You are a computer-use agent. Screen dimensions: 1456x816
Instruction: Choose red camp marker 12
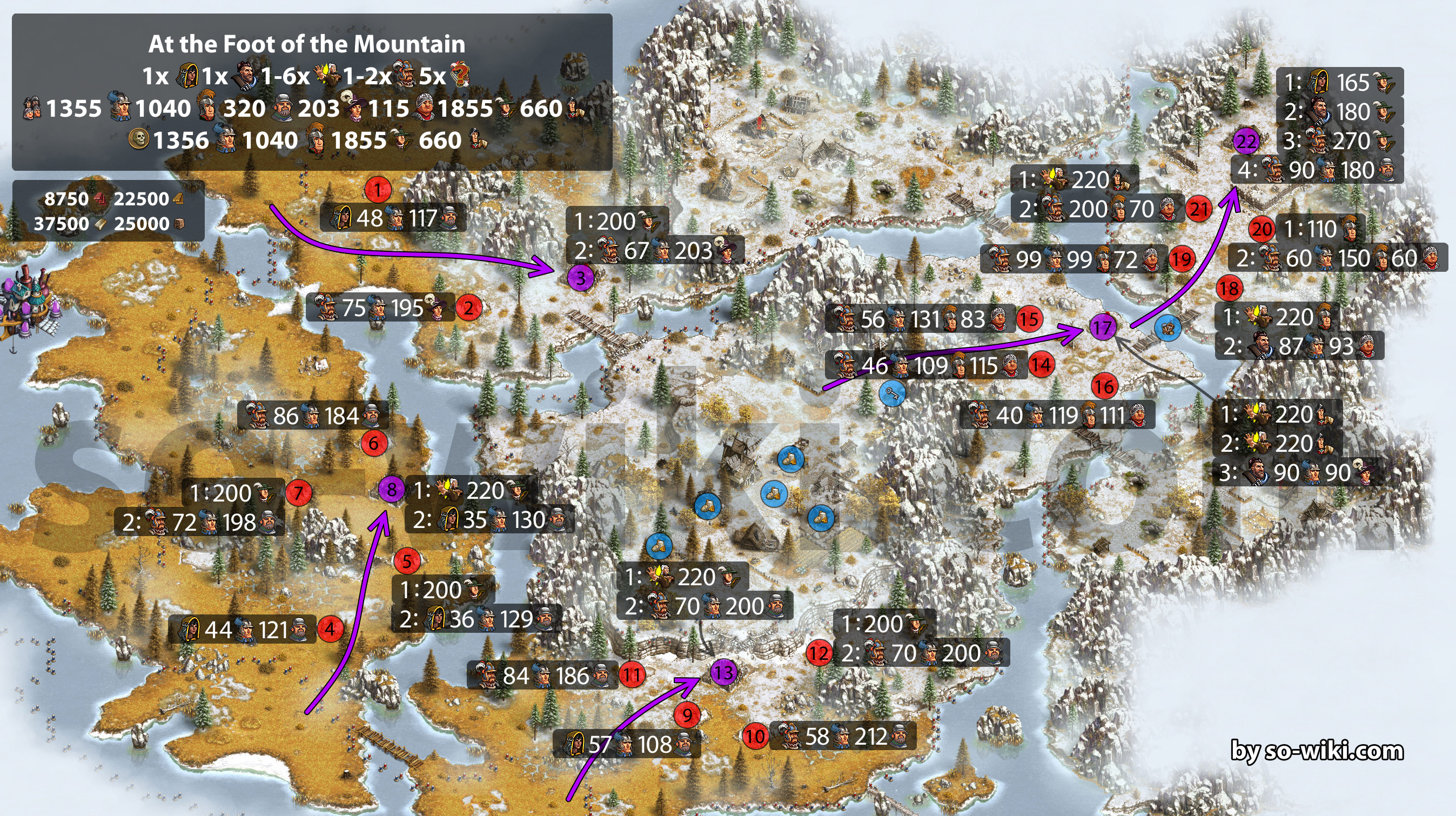tap(818, 654)
